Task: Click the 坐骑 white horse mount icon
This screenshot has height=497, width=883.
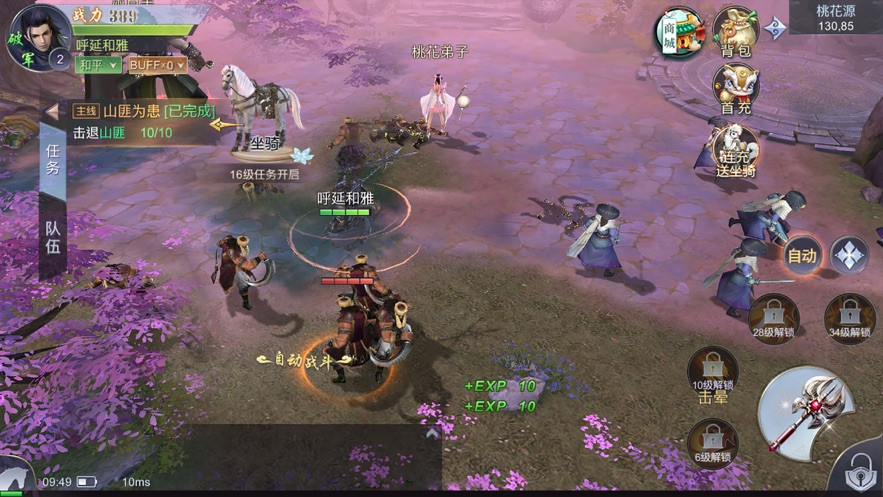Action: (262, 110)
